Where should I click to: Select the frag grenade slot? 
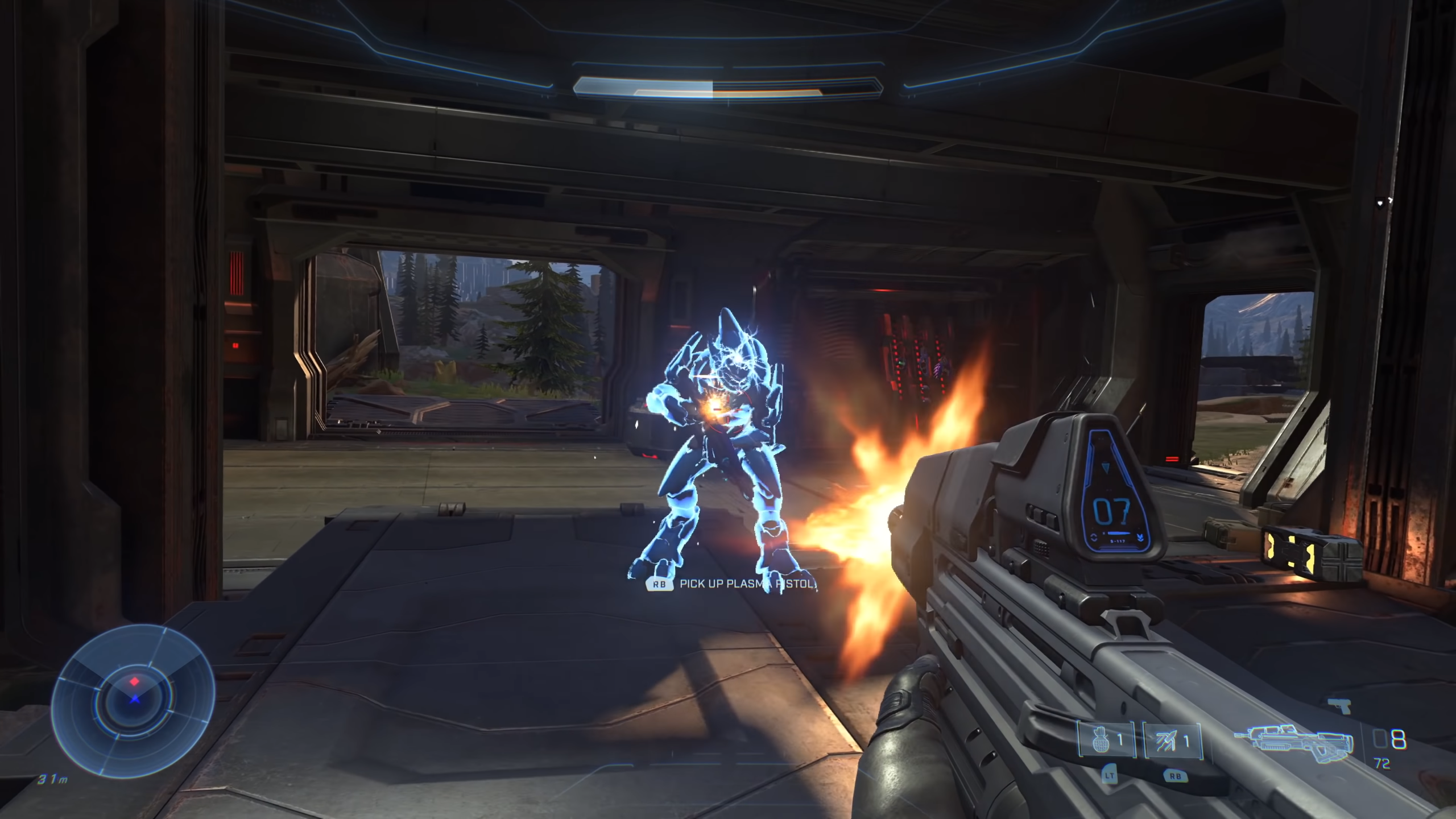(x=1106, y=740)
